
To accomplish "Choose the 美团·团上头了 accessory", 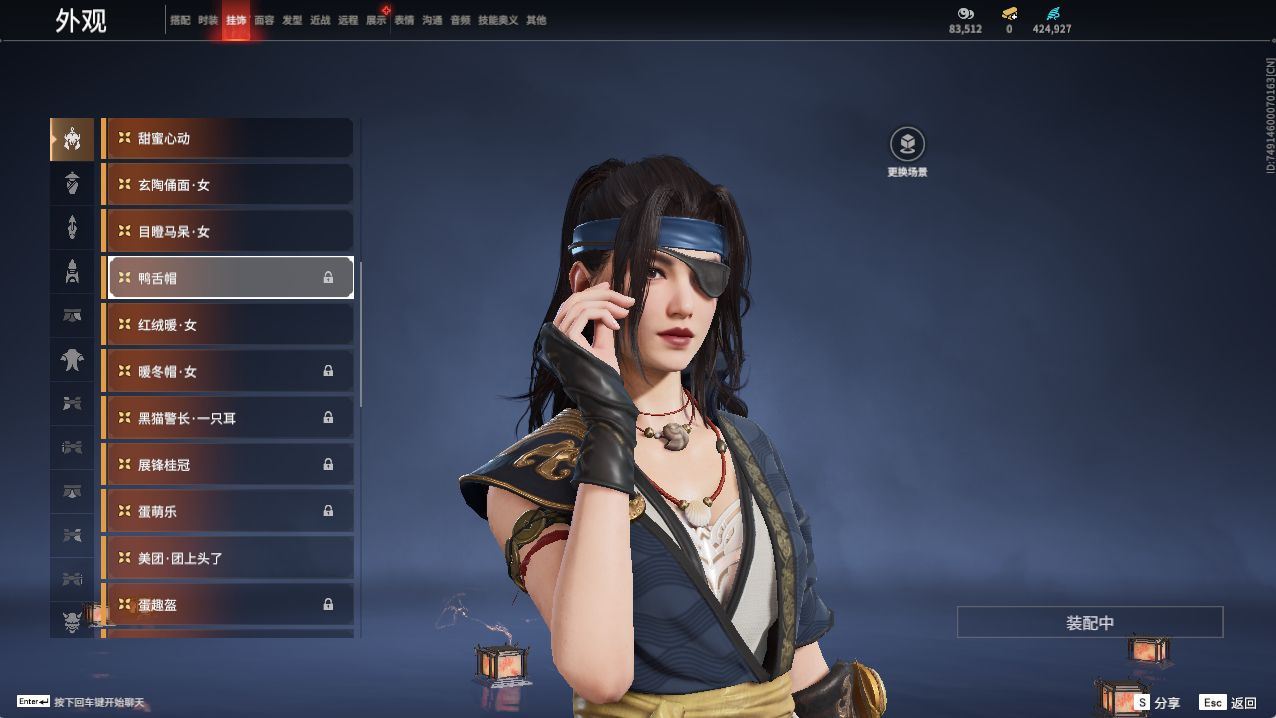I will click(x=229, y=558).
